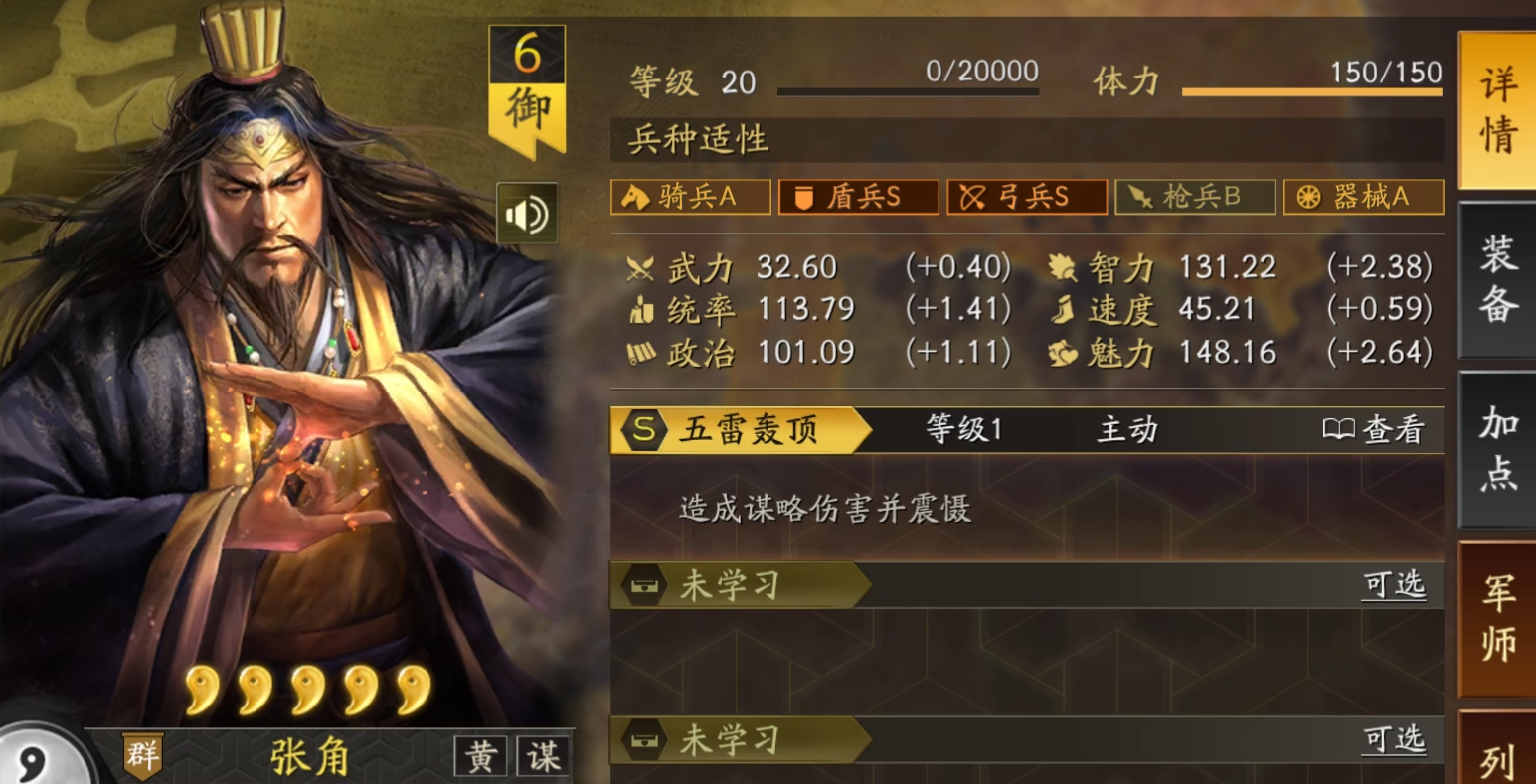
Task: Select the 弓兵S archer aptitude icon
Action: pos(1026,197)
